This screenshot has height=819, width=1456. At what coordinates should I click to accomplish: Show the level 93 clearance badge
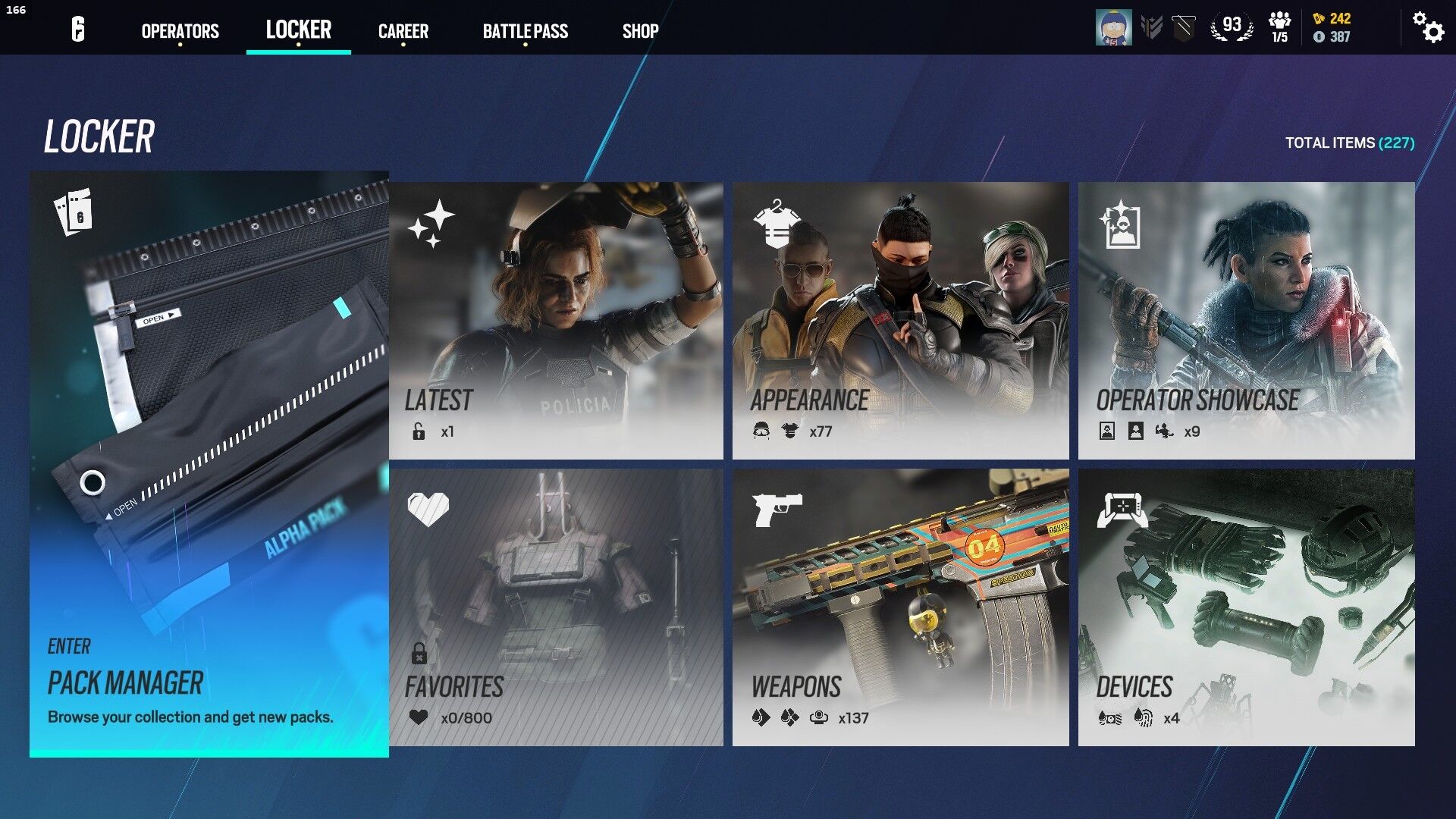(x=1232, y=27)
